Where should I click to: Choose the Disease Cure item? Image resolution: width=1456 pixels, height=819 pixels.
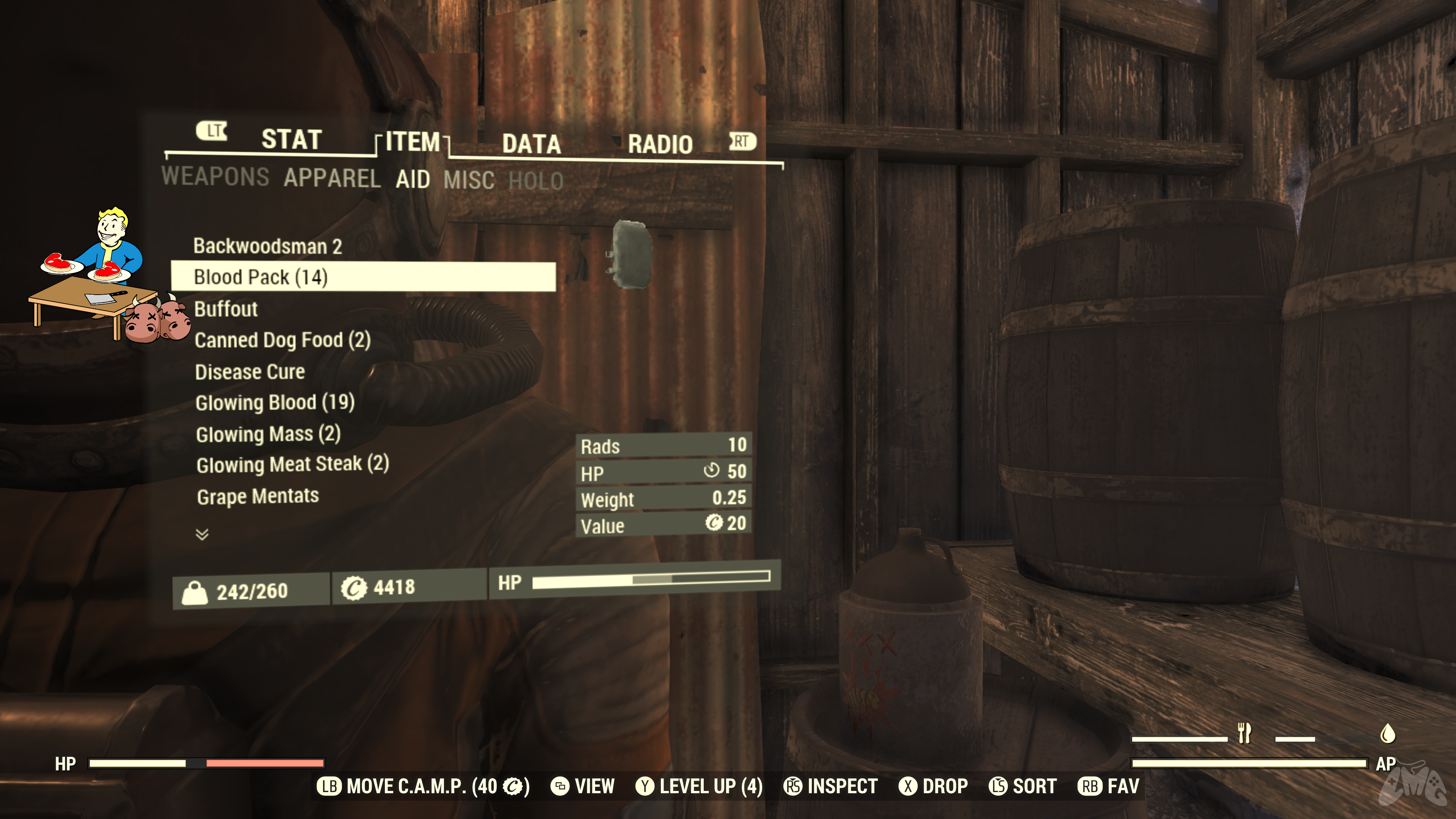point(249,372)
